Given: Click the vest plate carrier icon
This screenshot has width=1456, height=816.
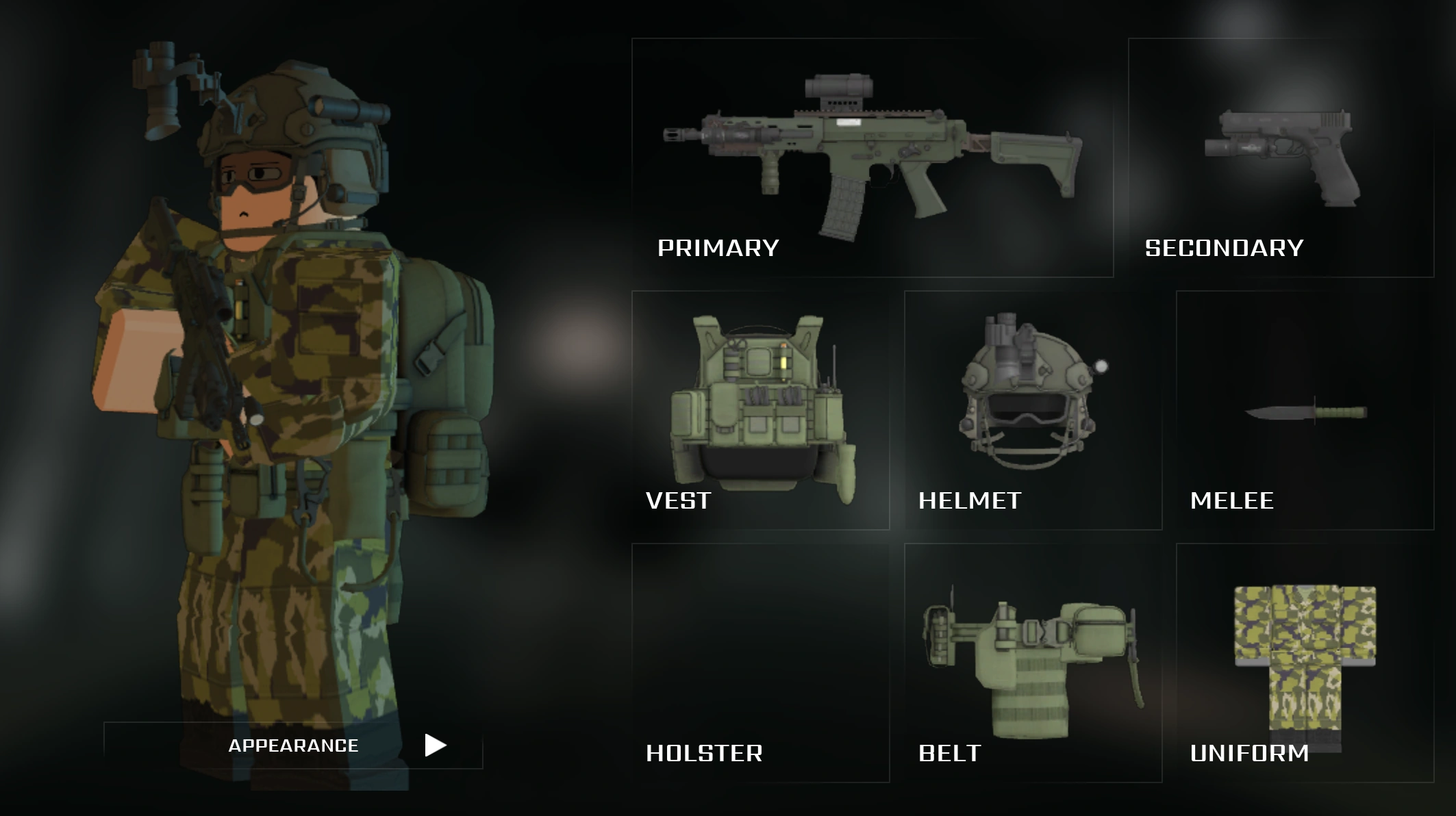Looking at the screenshot, I should point(760,404).
